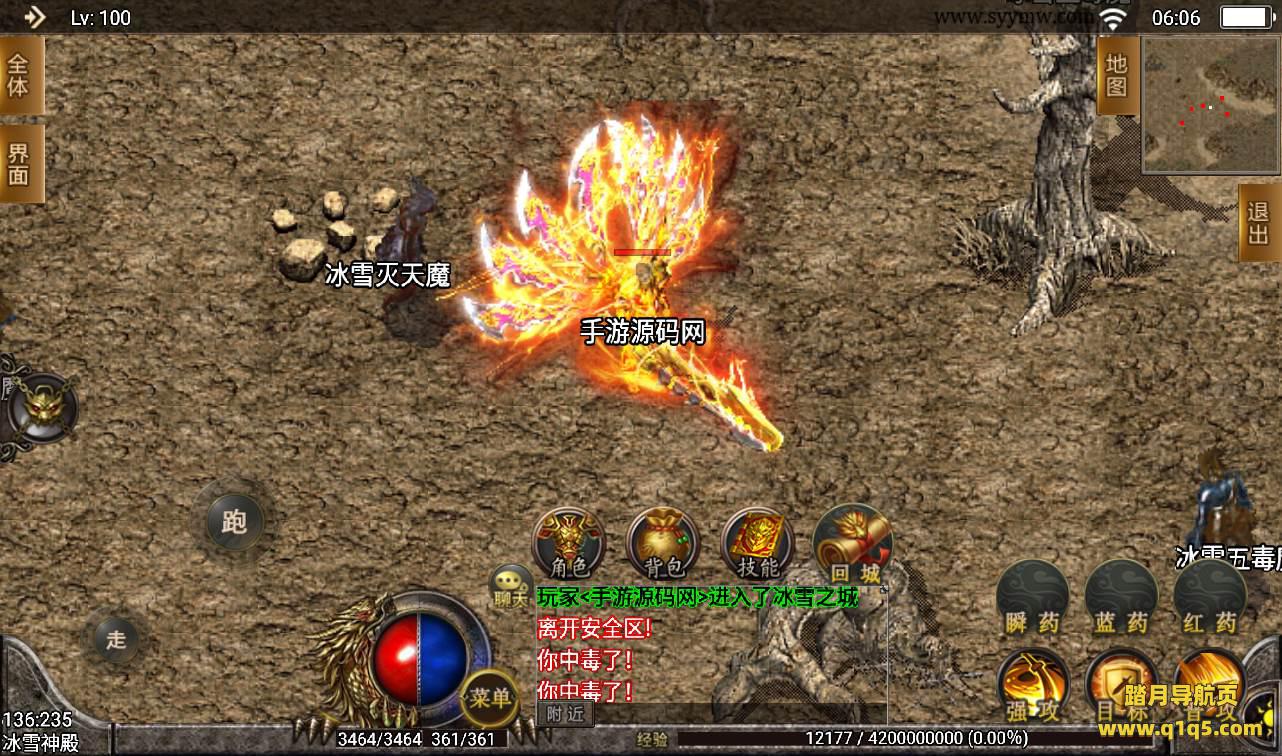Open the 角色 character panel
The image size is (1282, 756).
point(568,545)
